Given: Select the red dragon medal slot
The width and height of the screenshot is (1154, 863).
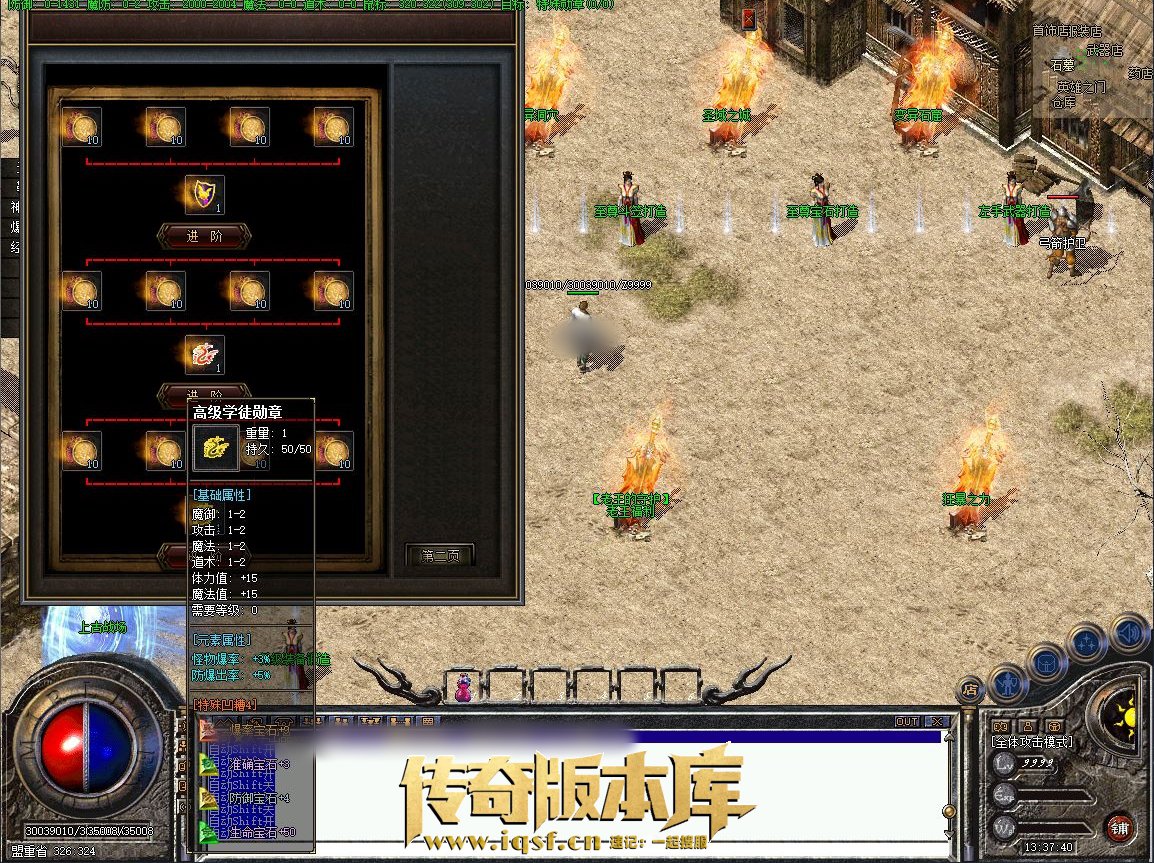Looking at the screenshot, I should coord(204,355).
